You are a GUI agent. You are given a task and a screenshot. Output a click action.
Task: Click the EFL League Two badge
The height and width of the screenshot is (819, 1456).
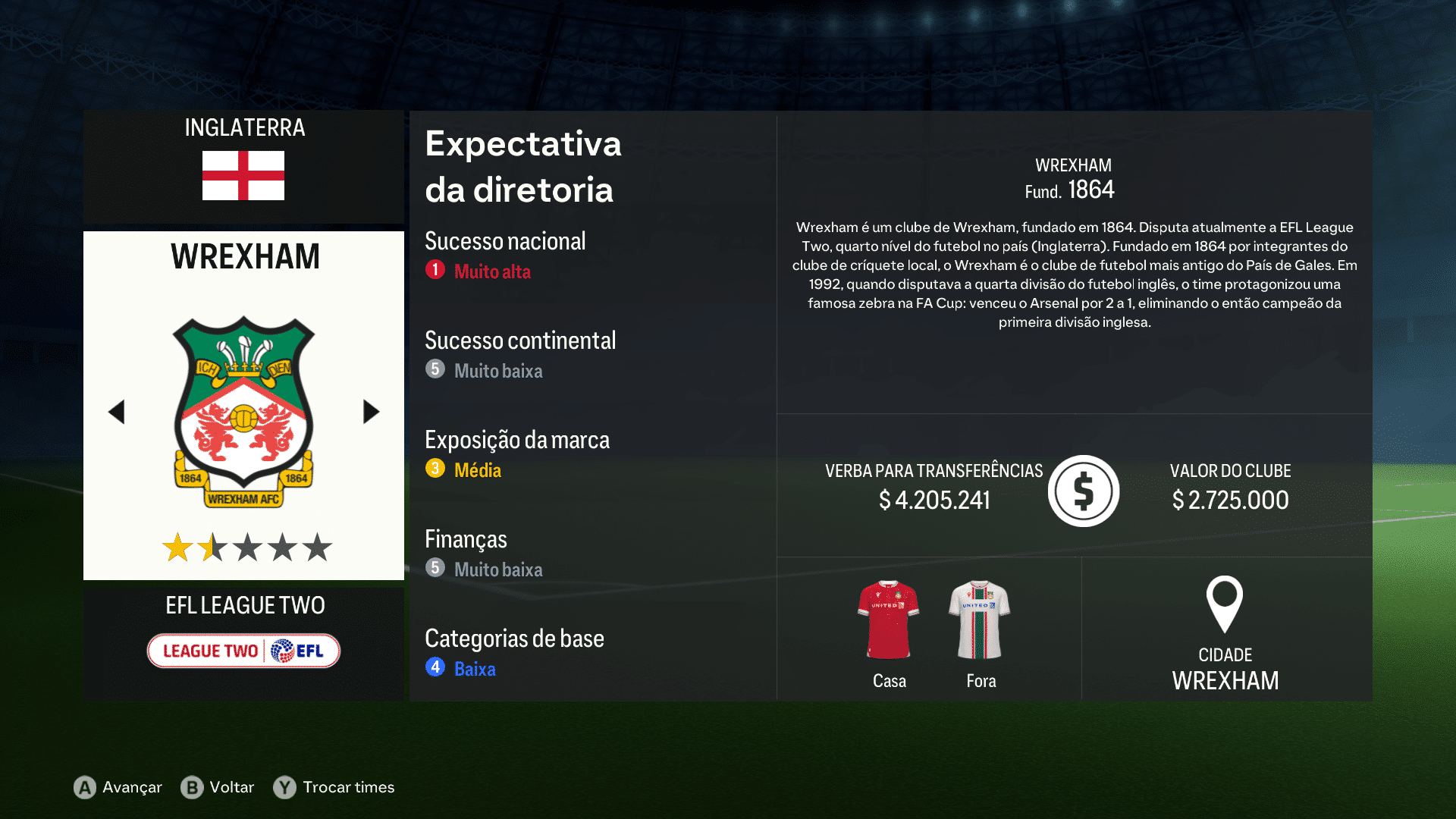point(243,650)
